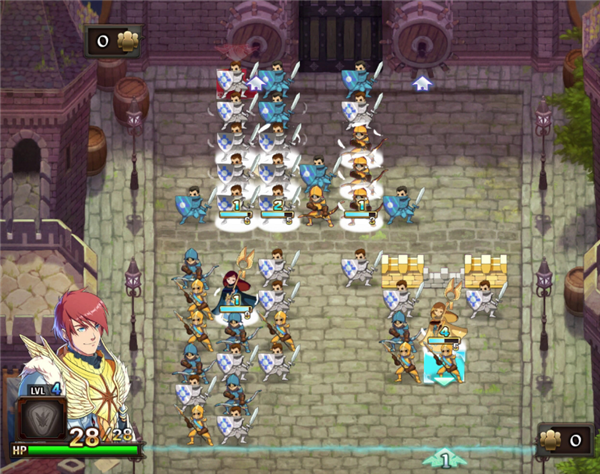Activate the shield crest hero ability

click(x=42, y=420)
